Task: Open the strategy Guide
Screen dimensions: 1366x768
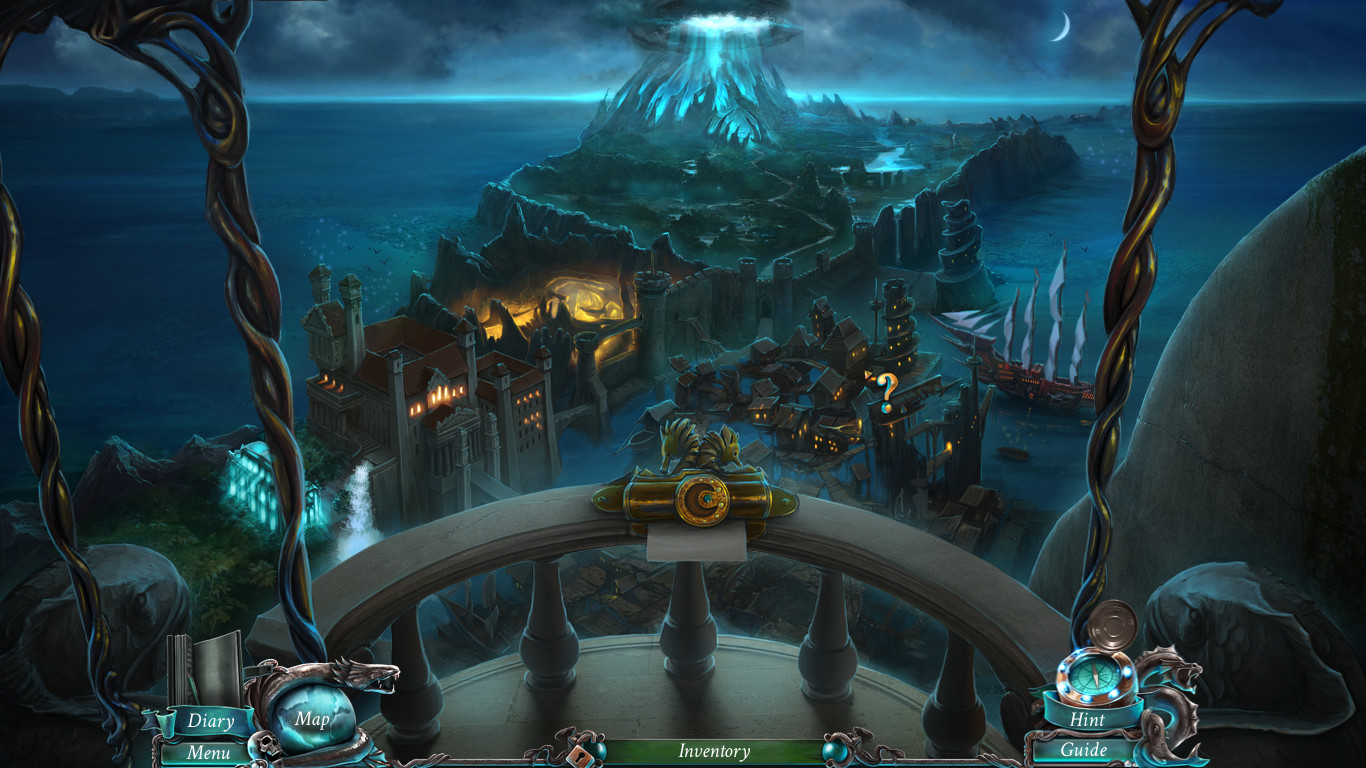Action: tap(1084, 750)
